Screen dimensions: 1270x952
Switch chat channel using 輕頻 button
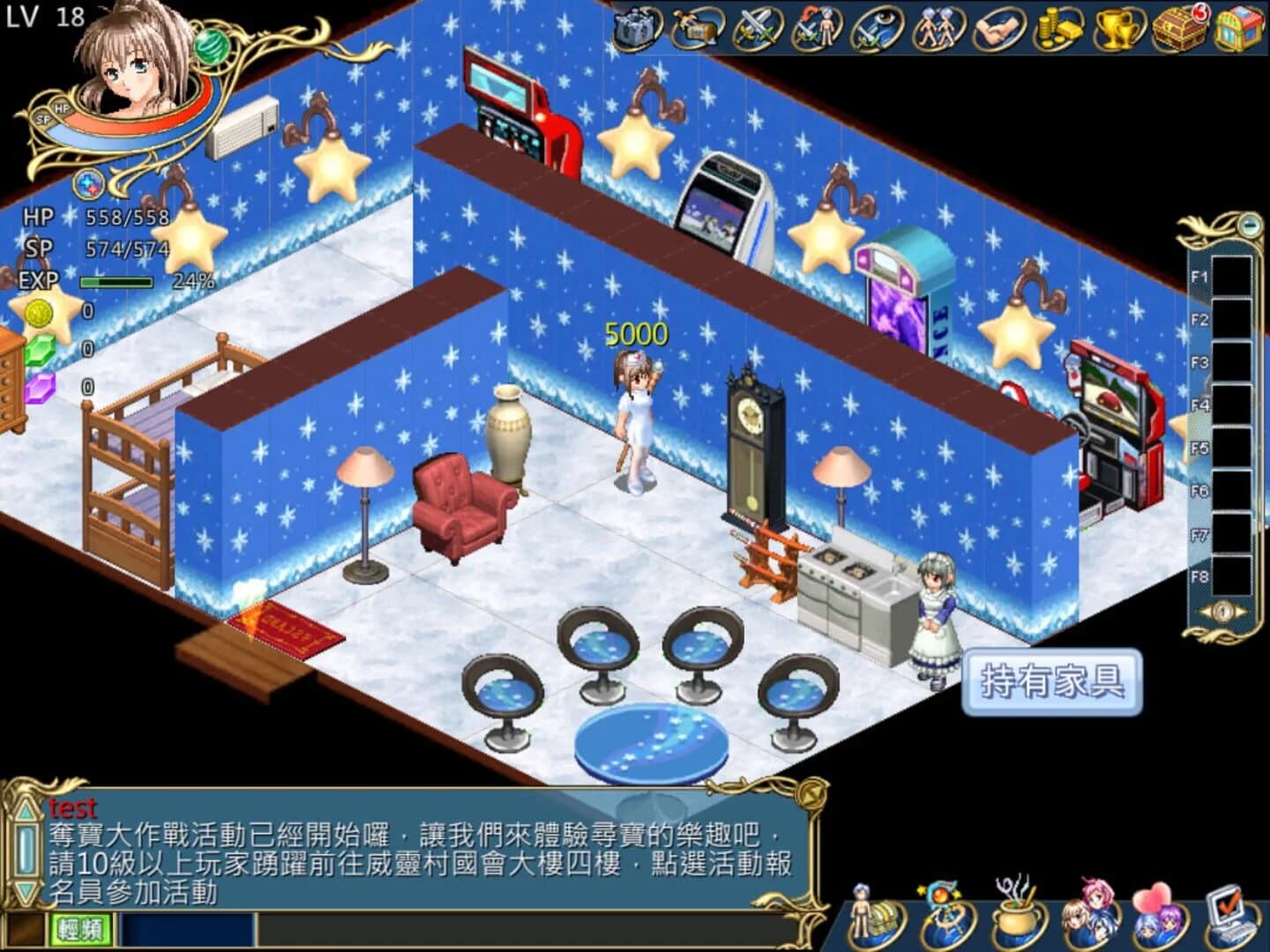pyautogui.click(x=79, y=930)
